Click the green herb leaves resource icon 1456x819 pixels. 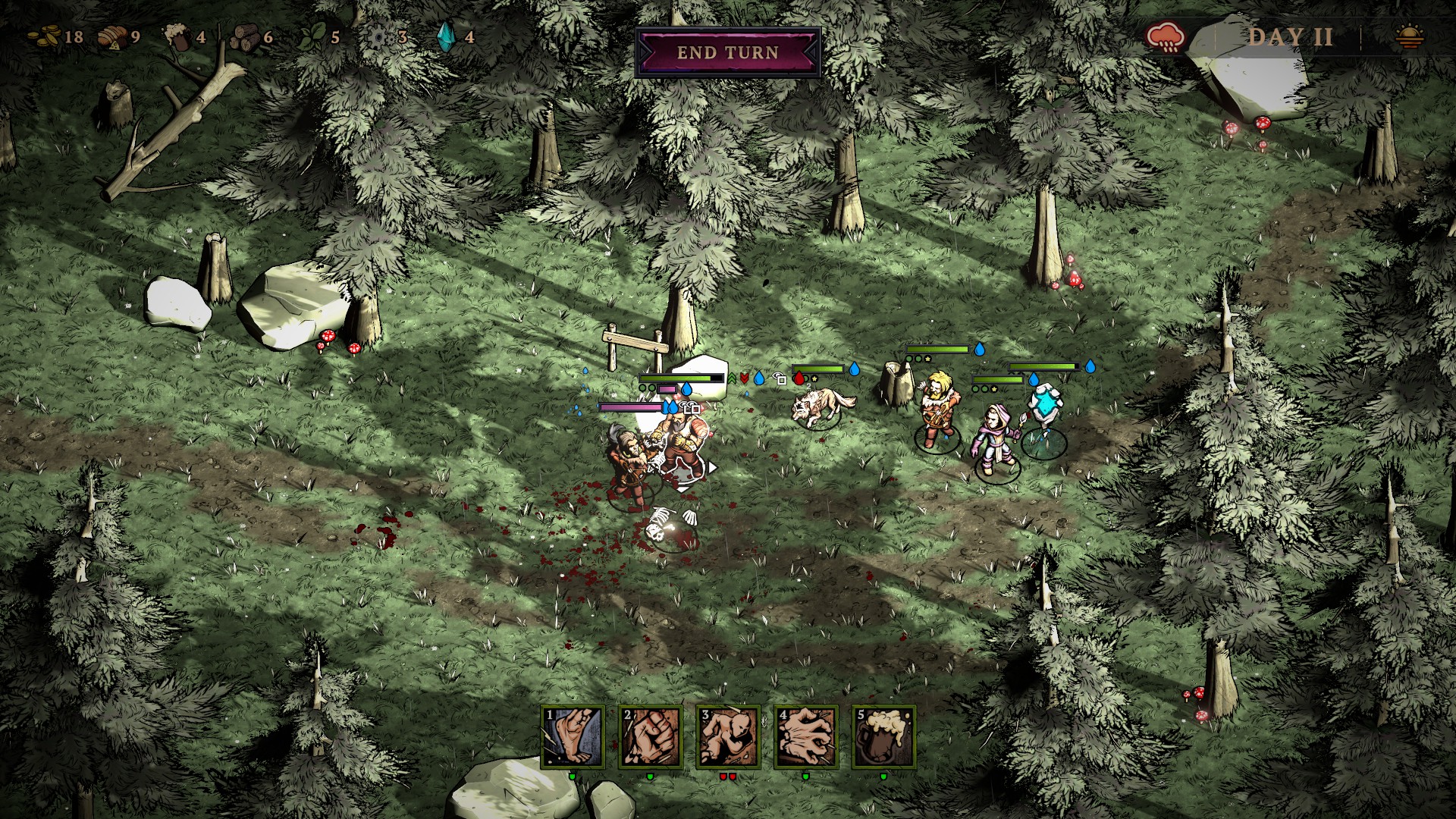[311, 36]
